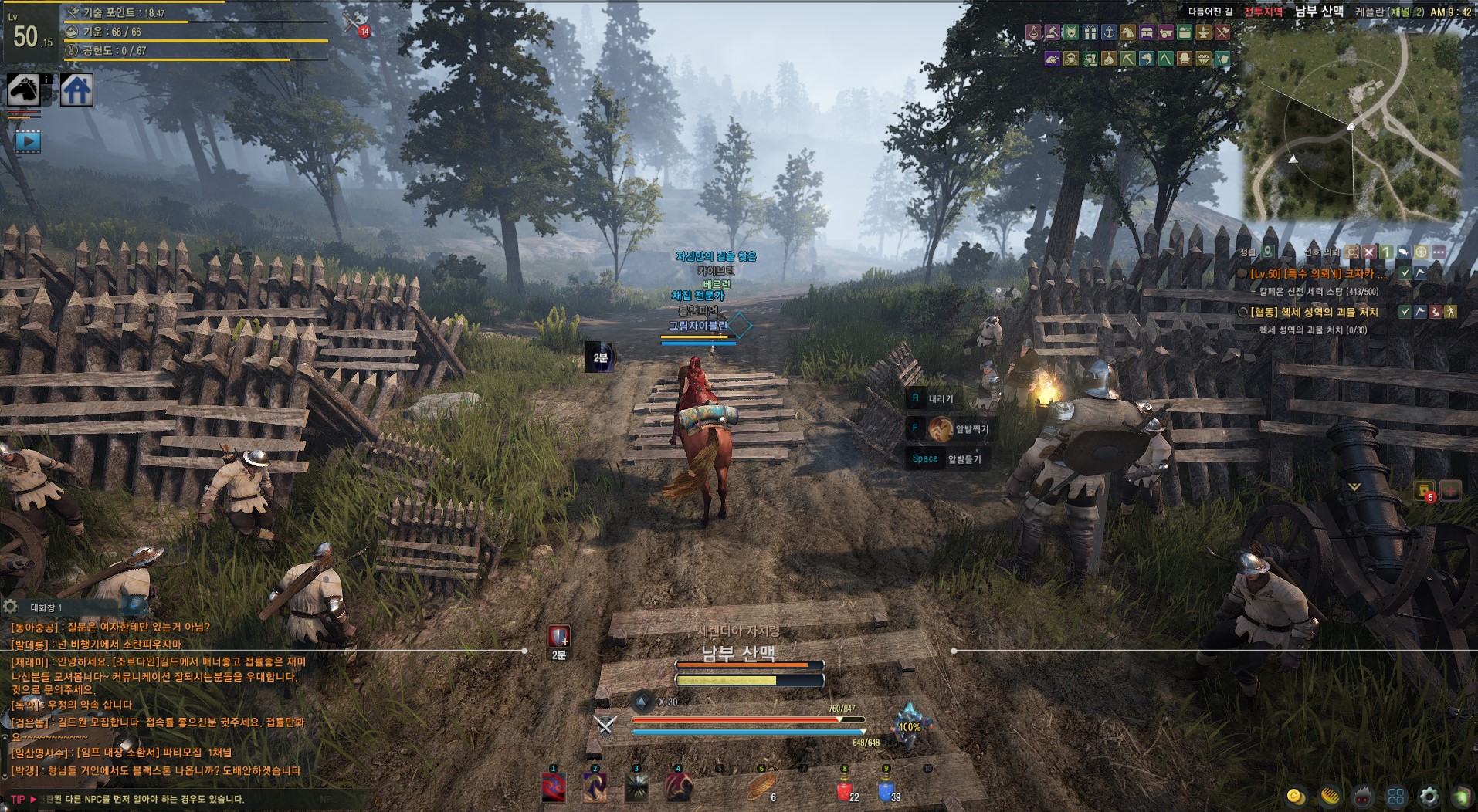Screen dimensions: 1478x812
Task: Open the gear settings icon
Action: pyautogui.click(x=1429, y=796)
